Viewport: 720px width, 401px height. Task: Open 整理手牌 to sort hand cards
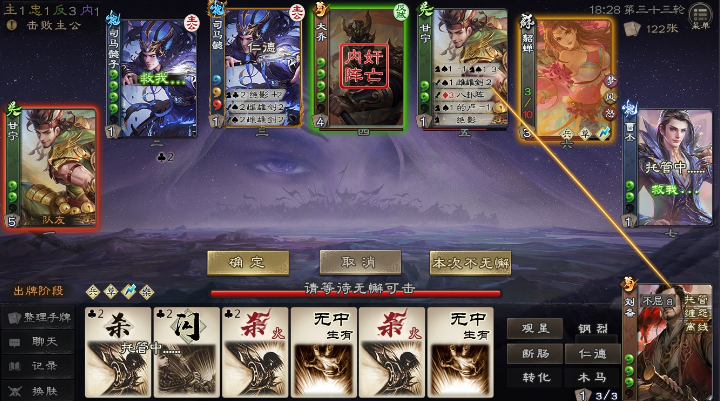coord(40,317)
